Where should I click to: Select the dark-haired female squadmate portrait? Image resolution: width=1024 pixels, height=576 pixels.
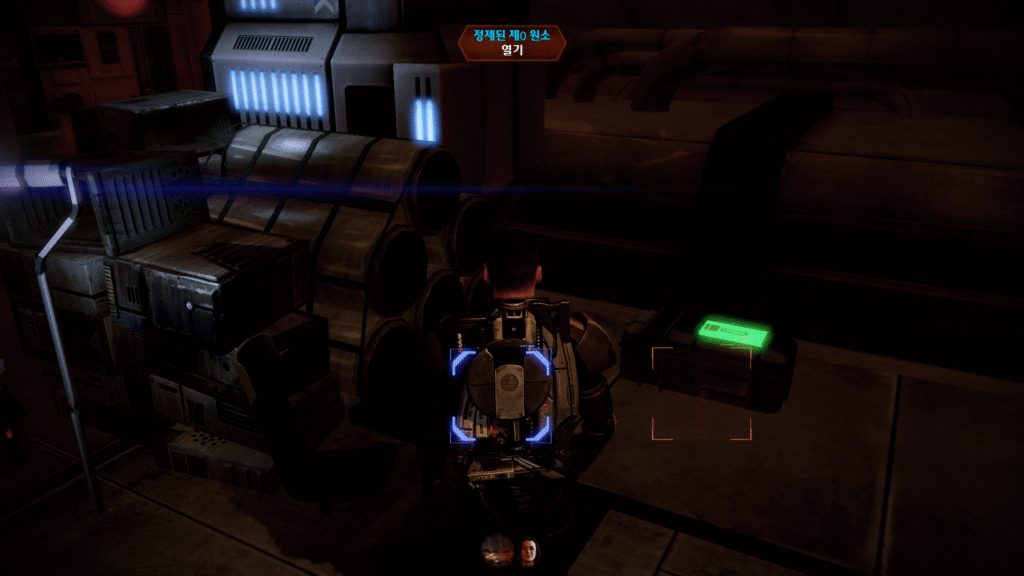[527, 549]
